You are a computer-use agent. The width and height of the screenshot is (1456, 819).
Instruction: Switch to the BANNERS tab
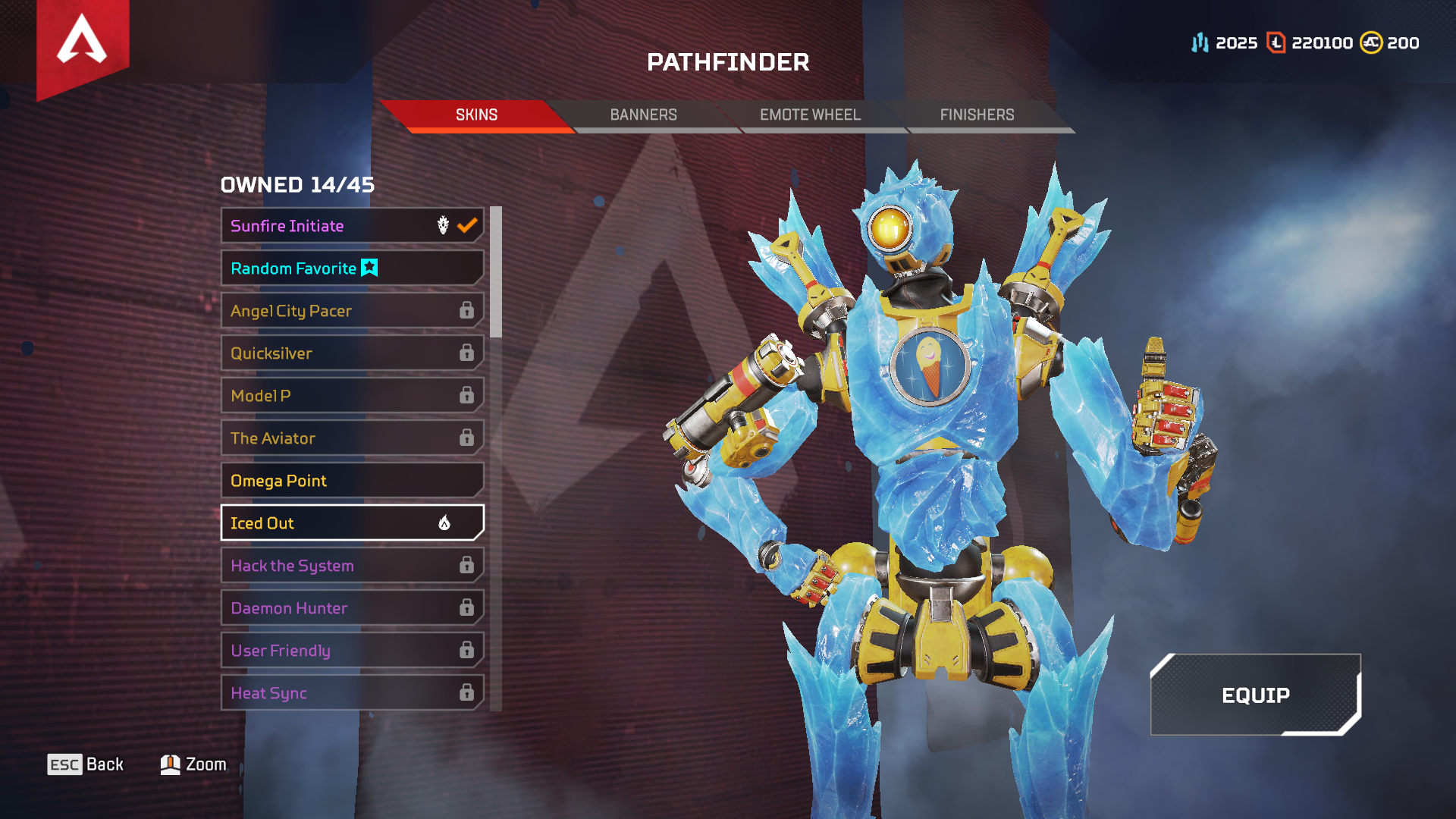643,115
